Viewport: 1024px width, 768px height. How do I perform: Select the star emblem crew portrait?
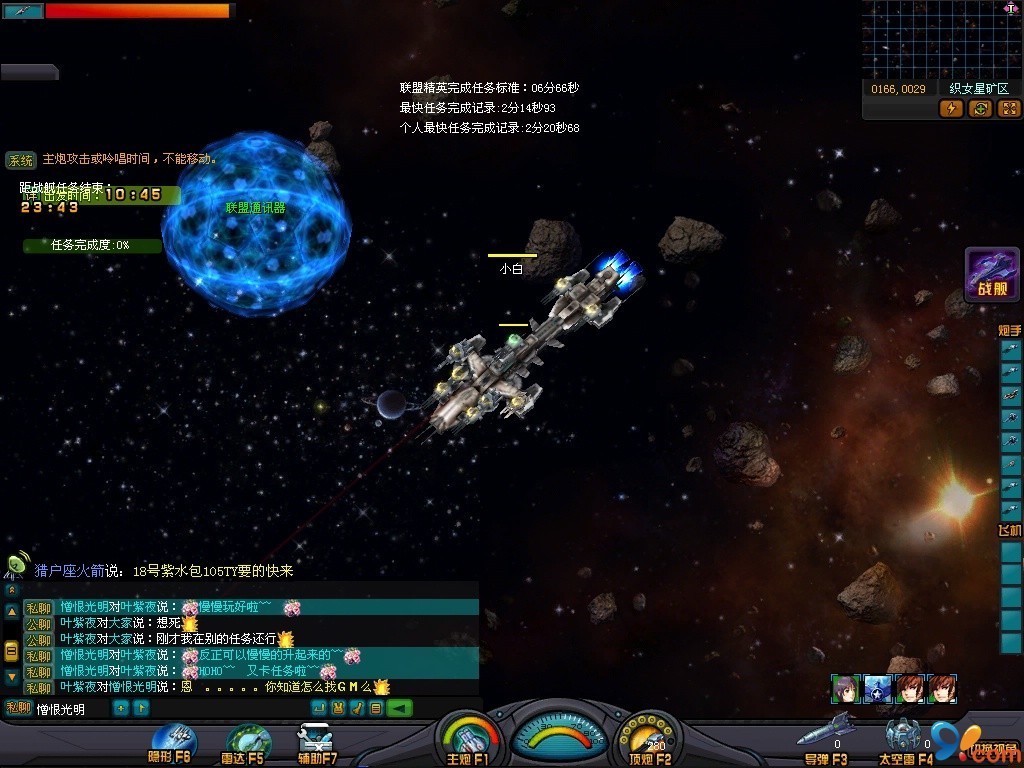[x=877, y=689]
